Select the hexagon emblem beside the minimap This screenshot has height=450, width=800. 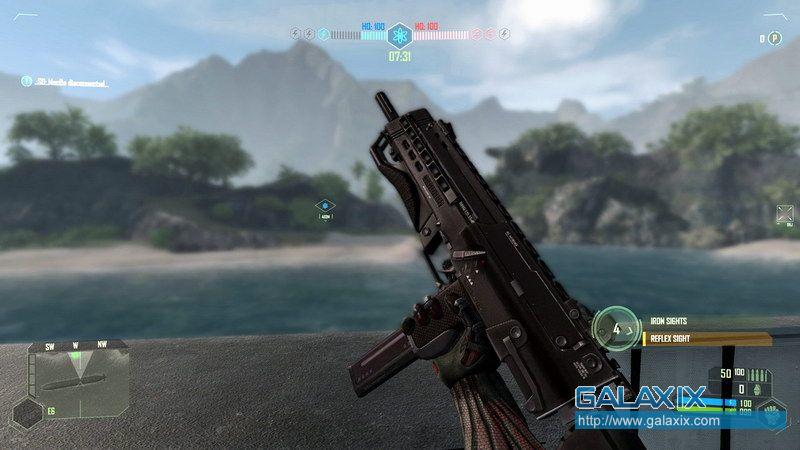[27, 411]
